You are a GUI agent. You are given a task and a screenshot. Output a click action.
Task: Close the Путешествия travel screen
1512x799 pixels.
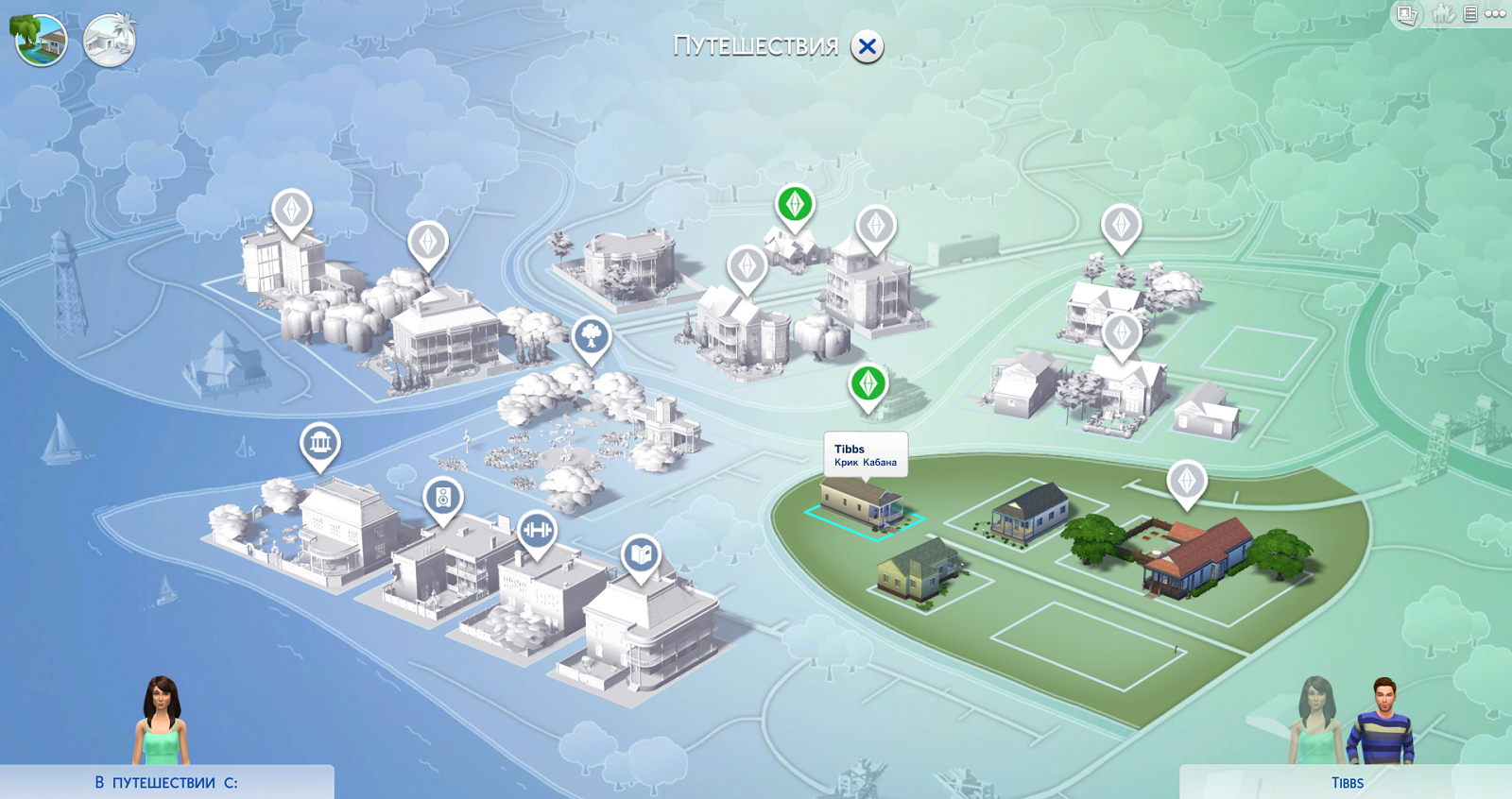[867, 46]
